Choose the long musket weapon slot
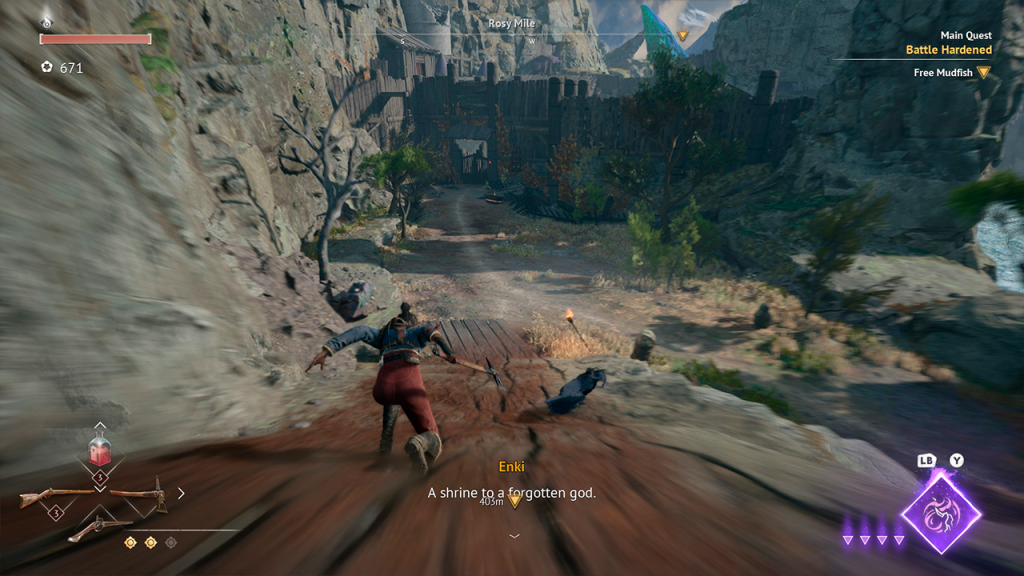The width and height of the screenshot is (1024, 576). (x=57, y=495)
